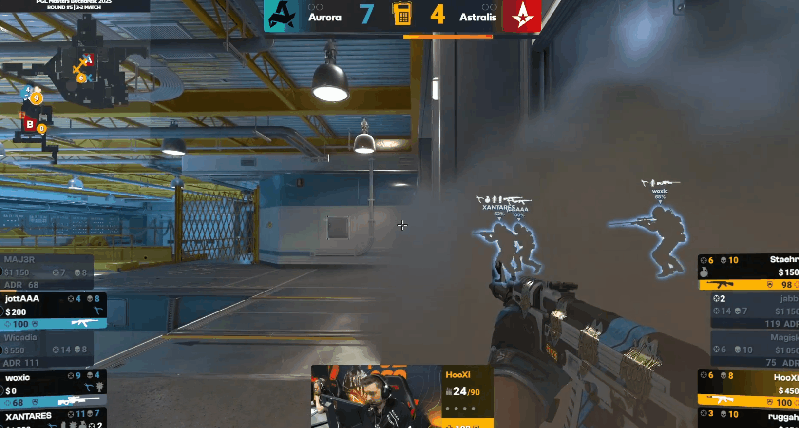Click the bomb icon between the scores

[402, 15]
